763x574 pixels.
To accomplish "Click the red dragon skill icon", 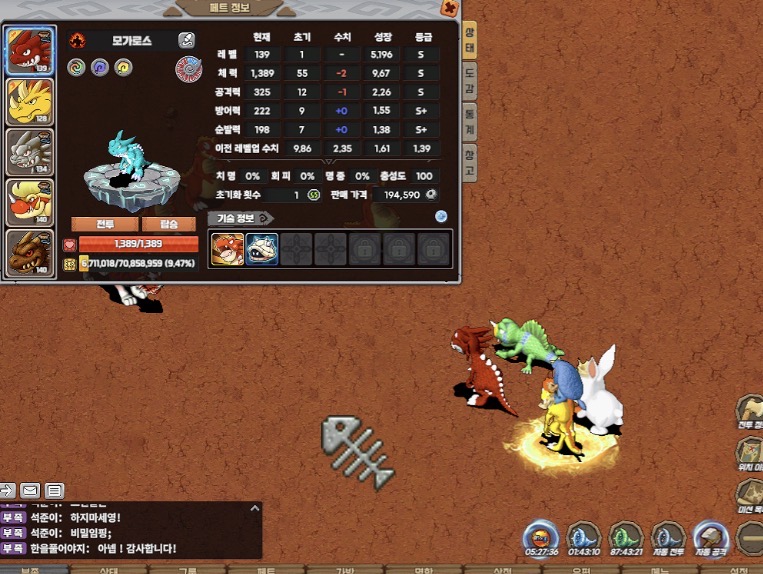I will point(228,249).
